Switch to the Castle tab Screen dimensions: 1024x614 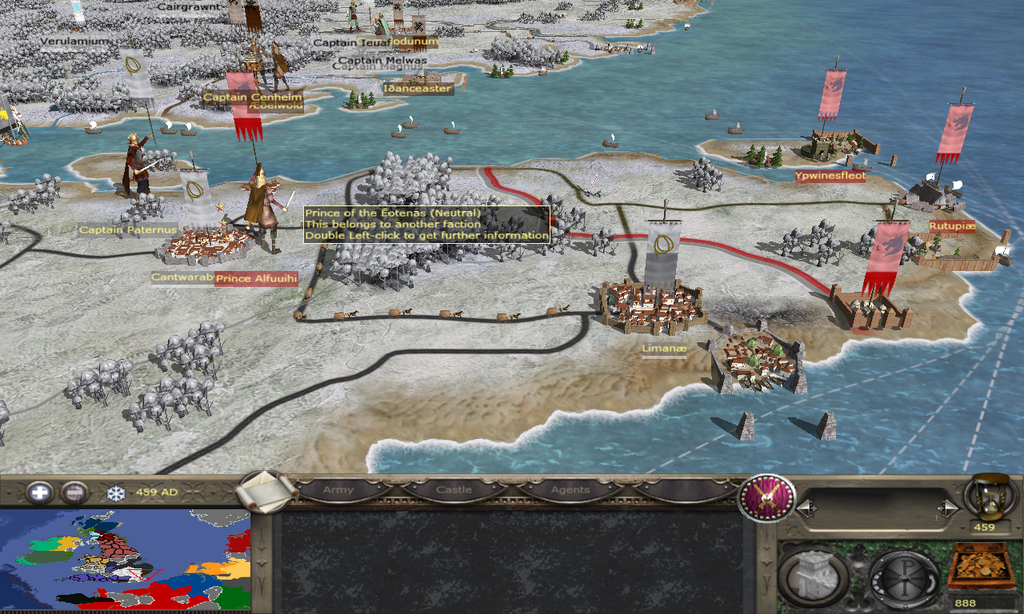pyautogui.click(x=454, y=490)
